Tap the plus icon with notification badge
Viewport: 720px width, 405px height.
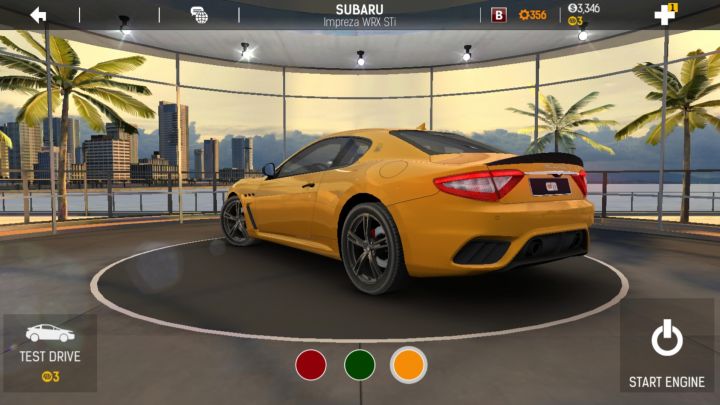tap(665, 14)
